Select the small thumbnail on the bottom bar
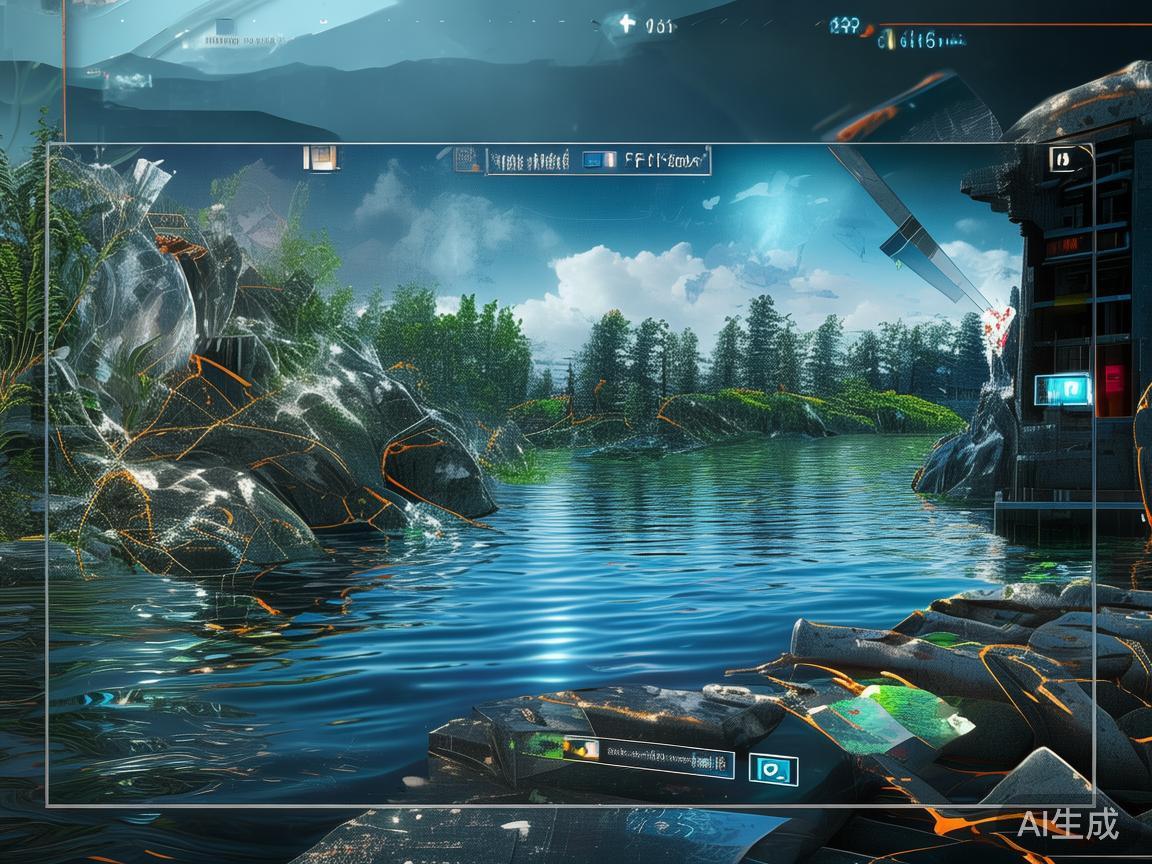 coord(581,748)
